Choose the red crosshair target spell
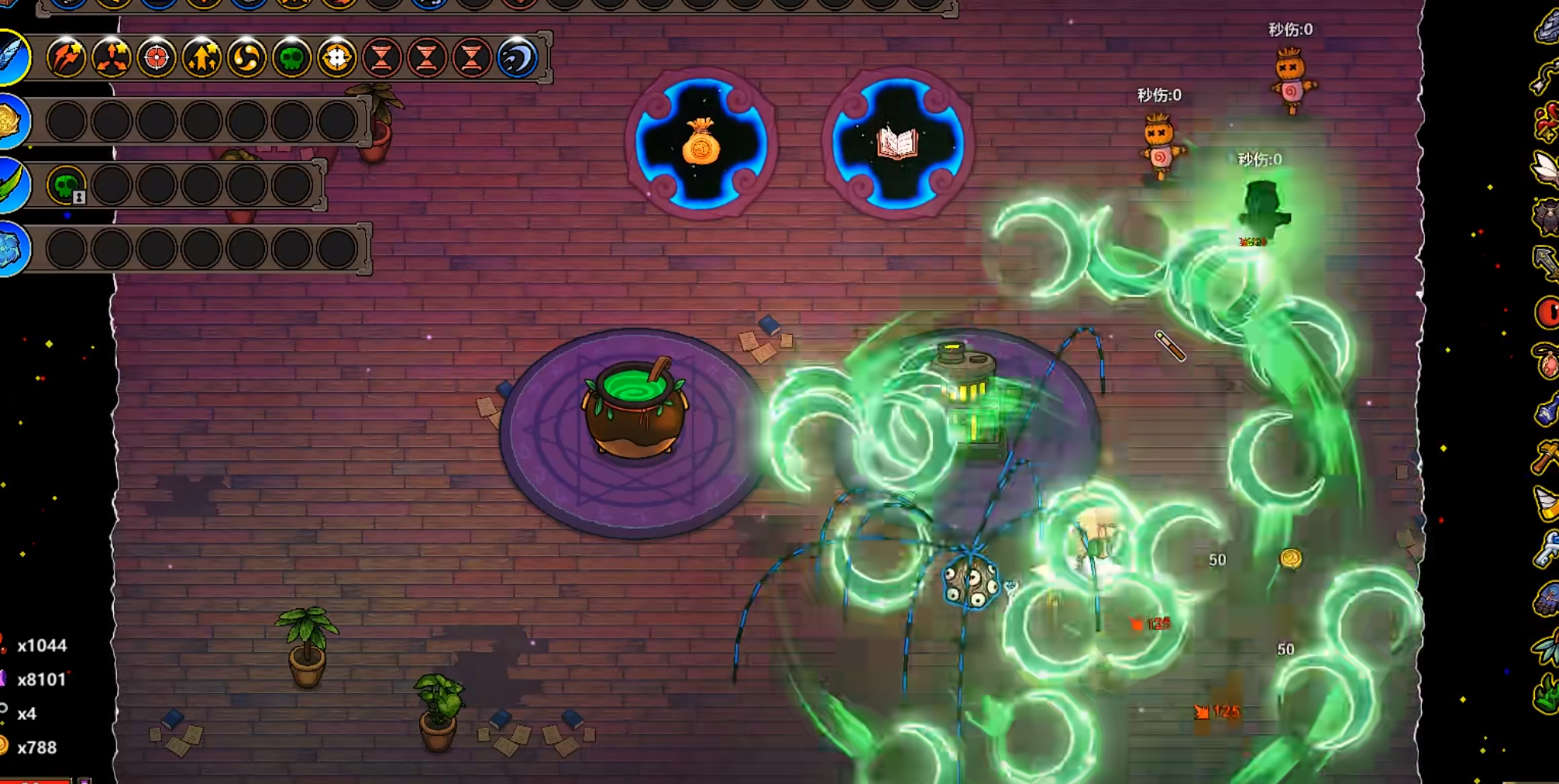This screenshot has height=784, width=1559. click(x=157, y=57)
